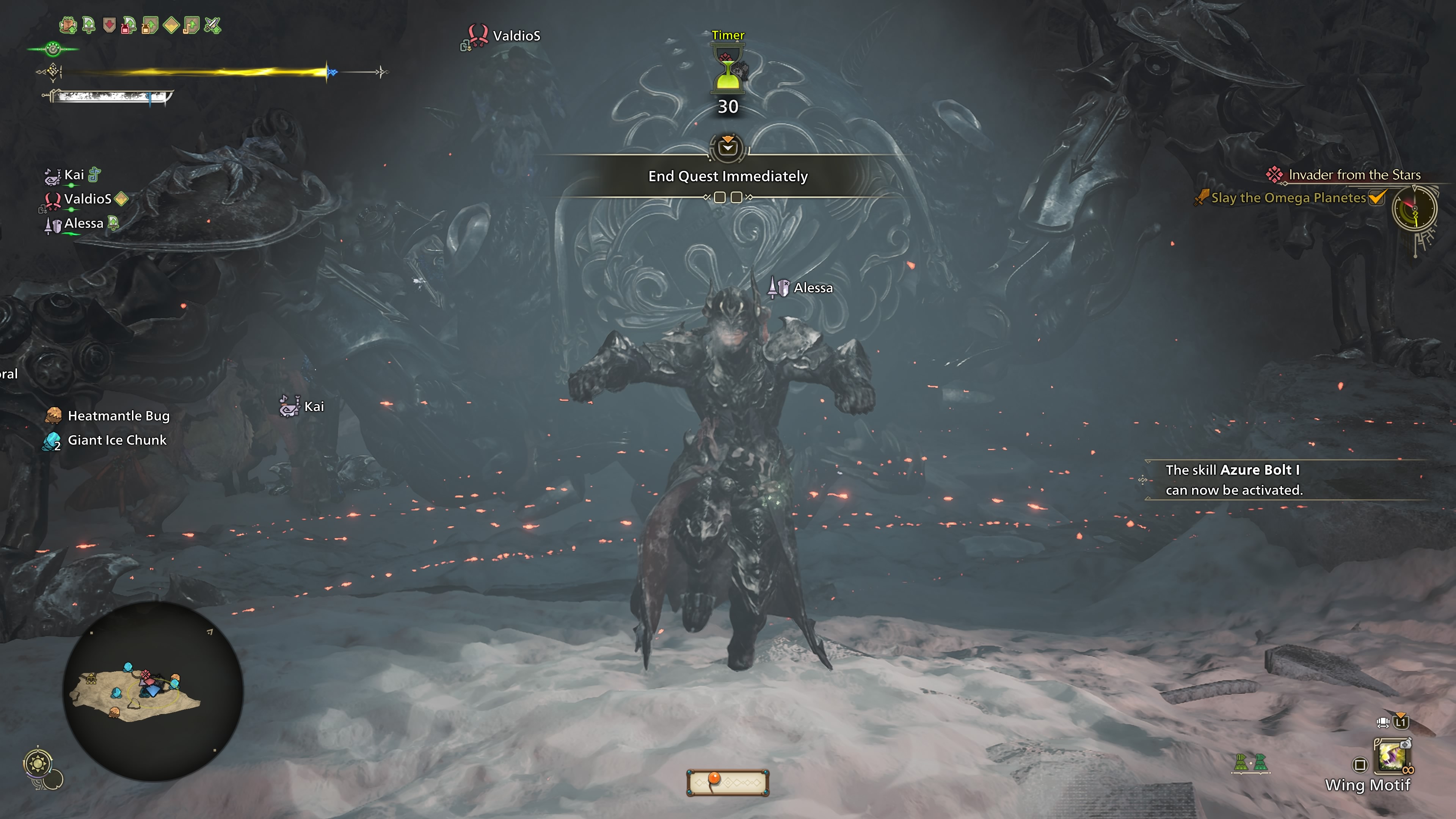Click the quest clock dial
This screenshot has width=1456, height=819.
1414,209
